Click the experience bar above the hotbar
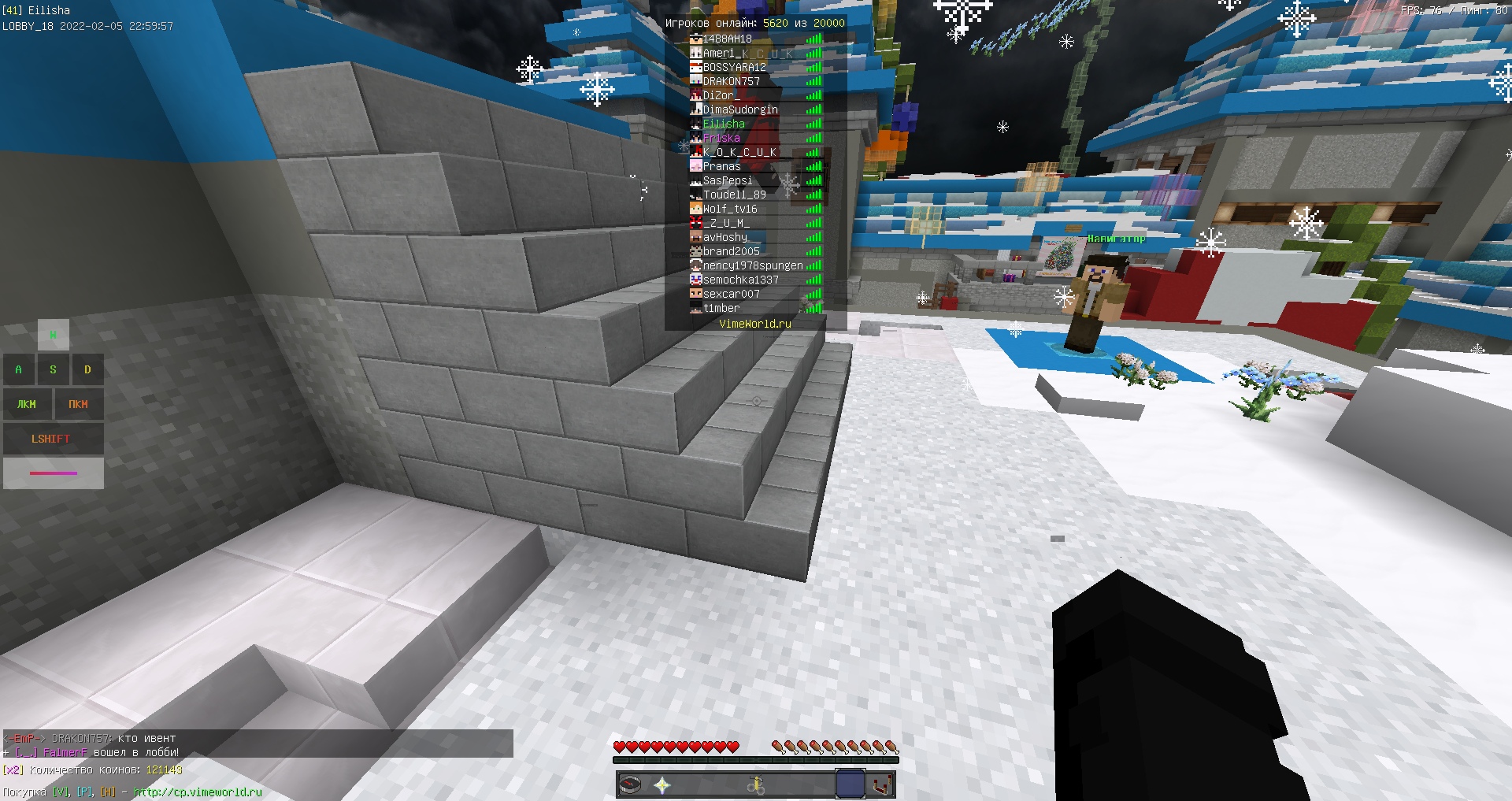This screenshot has width=1512, height=801. pyautogui.click(x=754, y=760)
